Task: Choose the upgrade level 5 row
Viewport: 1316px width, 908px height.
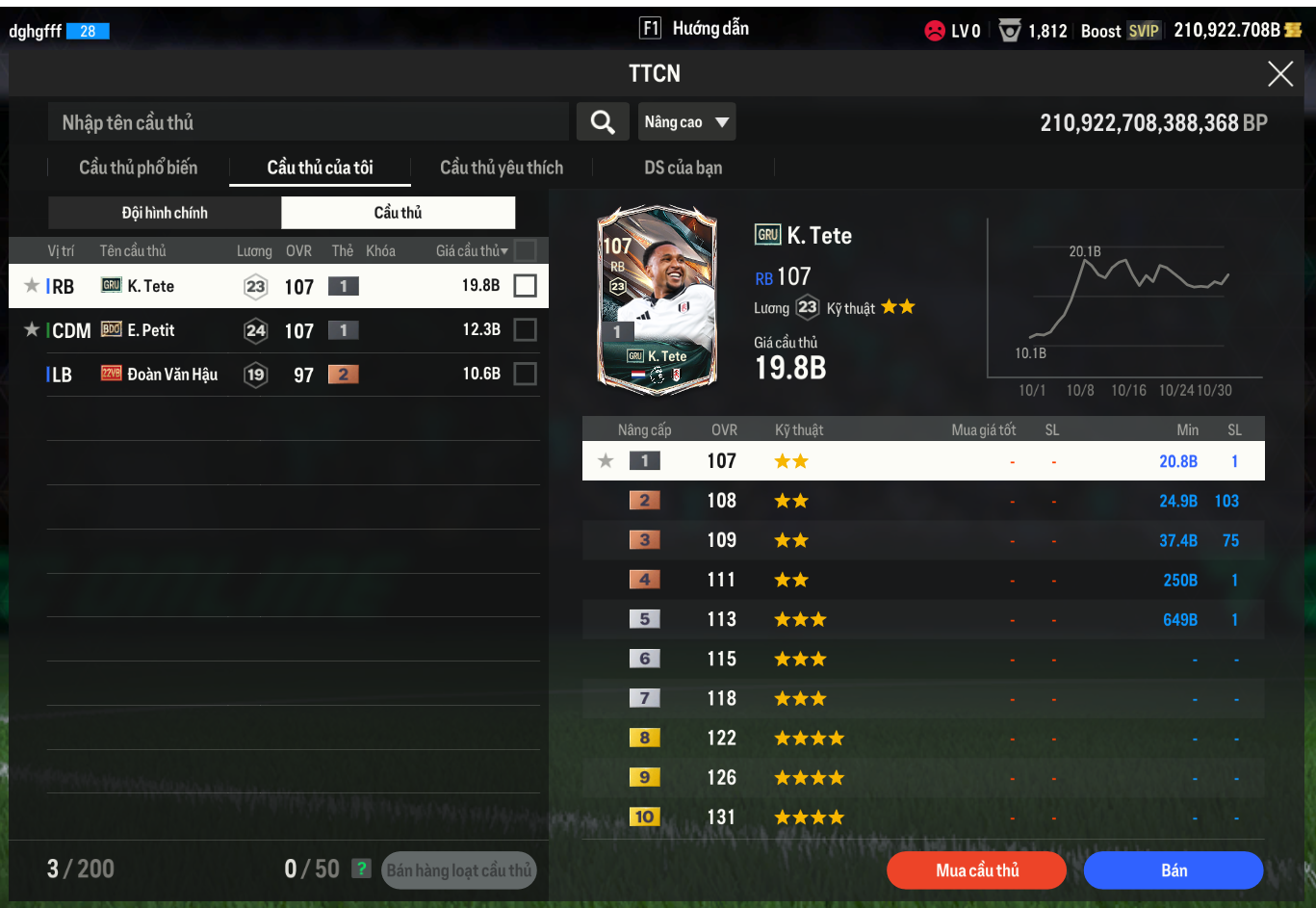Action: click(922, 619)
